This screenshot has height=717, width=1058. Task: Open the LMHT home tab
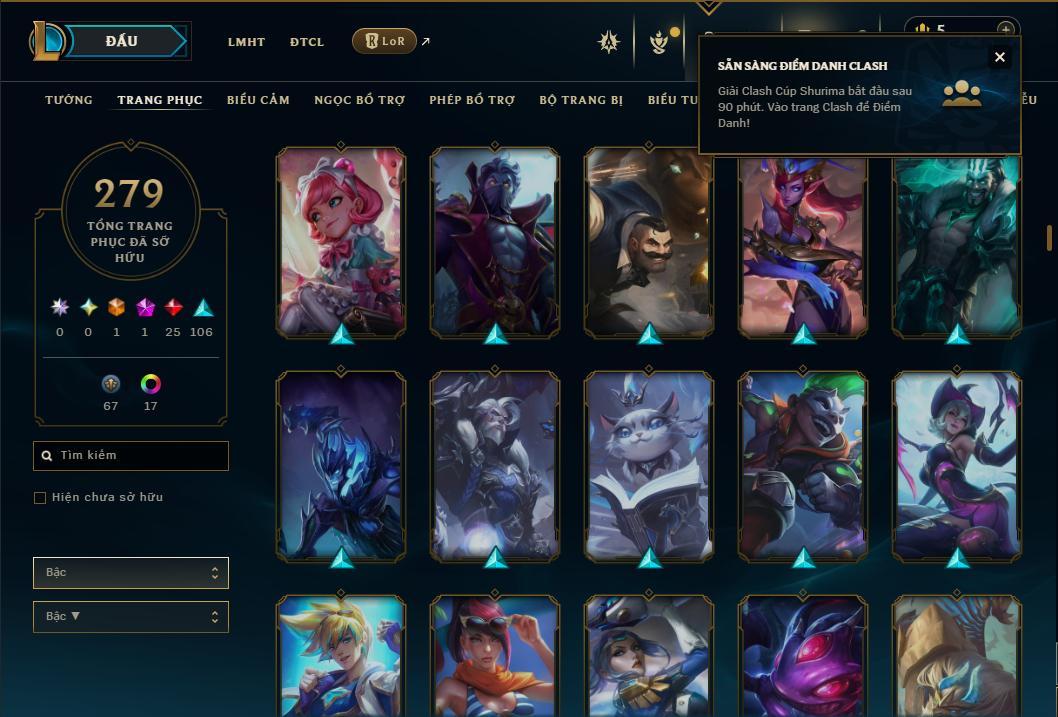(246, 42)
